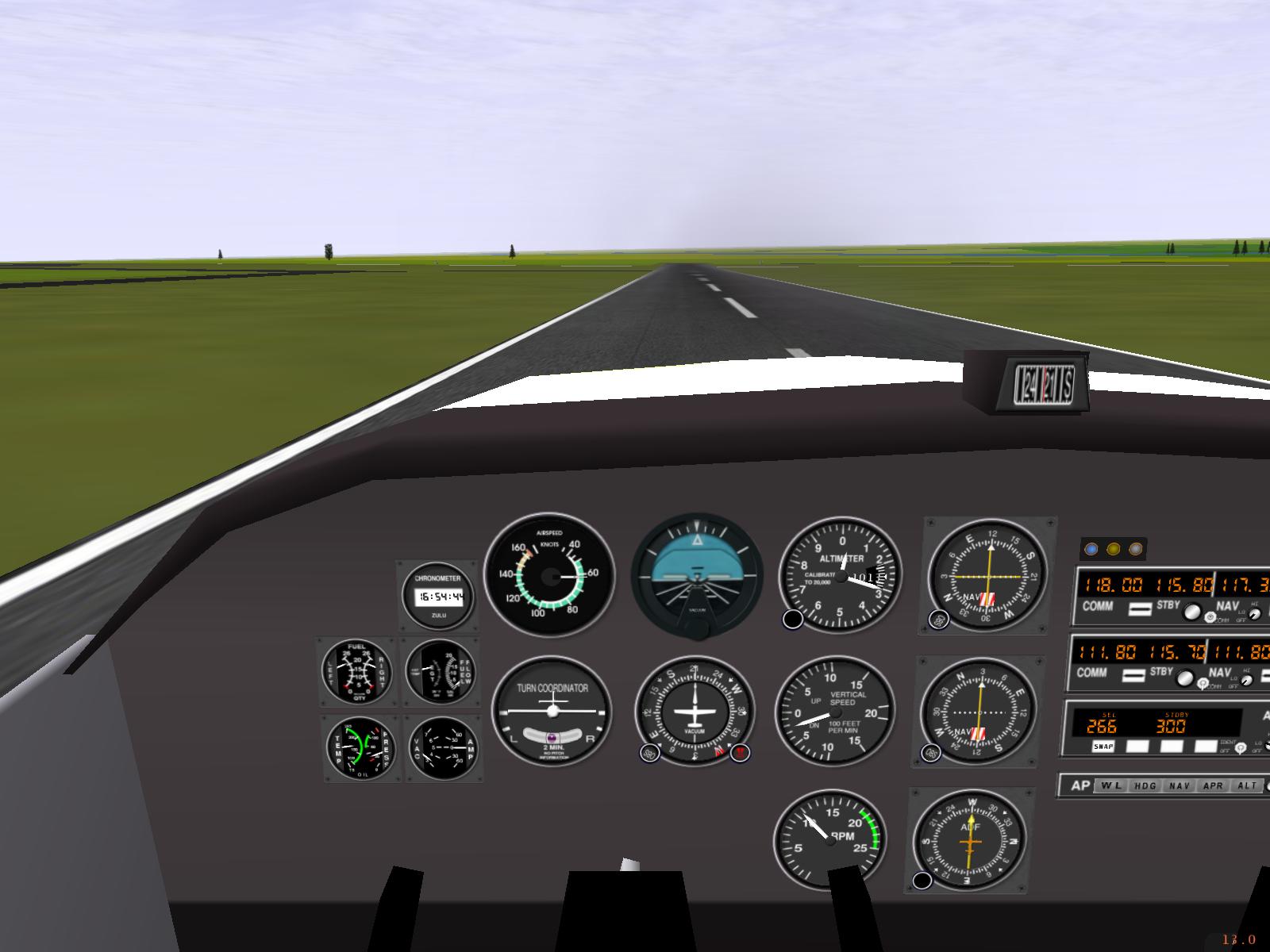Turn the COMM tuning knob on 111.80 radio
The width and height of the screenshot is (1270, 952).
[x=1186, y=678]
